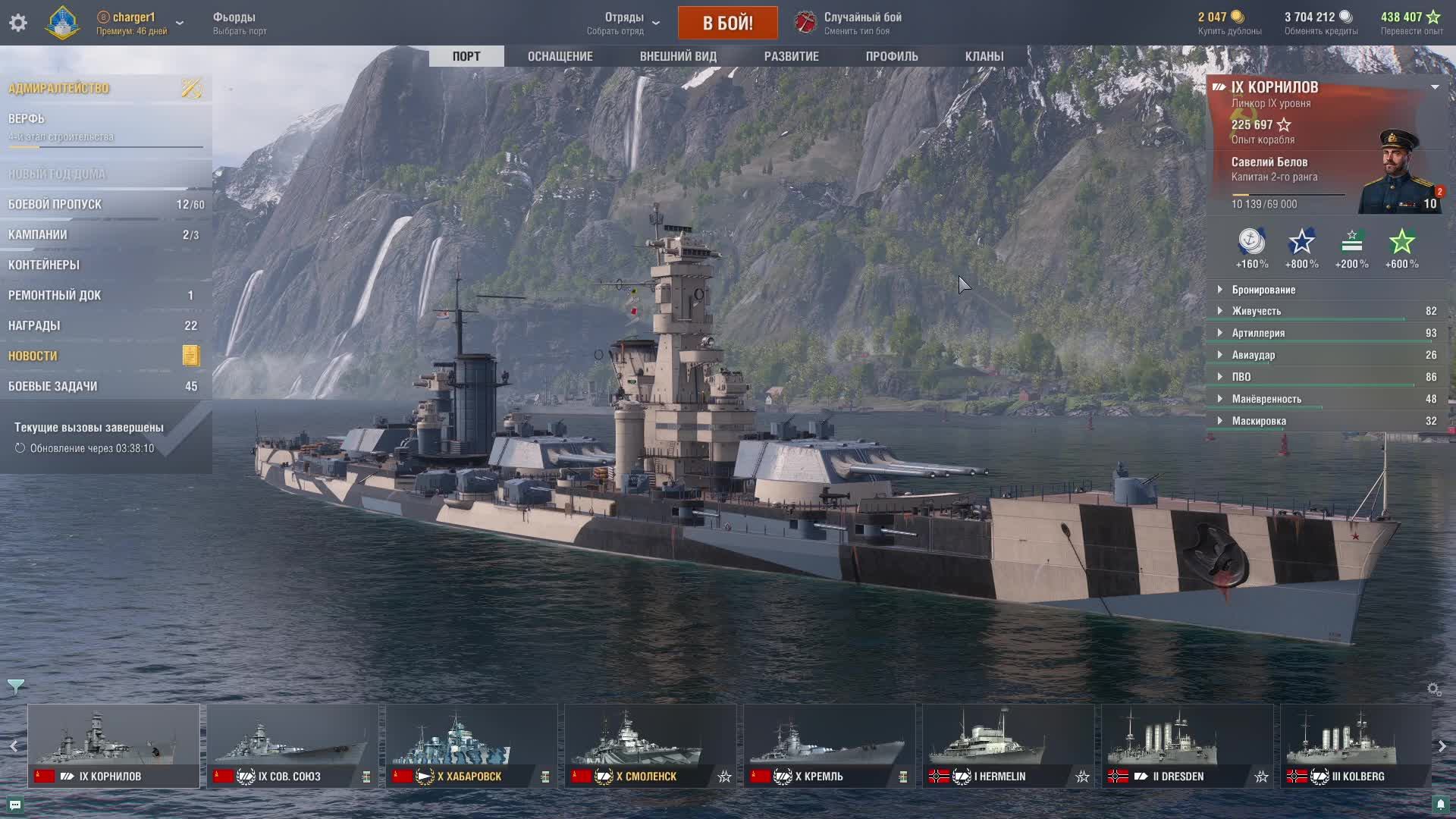Choose the X Кремль ship thumbnail
This screenshot has height=819, width=1456.
tap(829, 745)
